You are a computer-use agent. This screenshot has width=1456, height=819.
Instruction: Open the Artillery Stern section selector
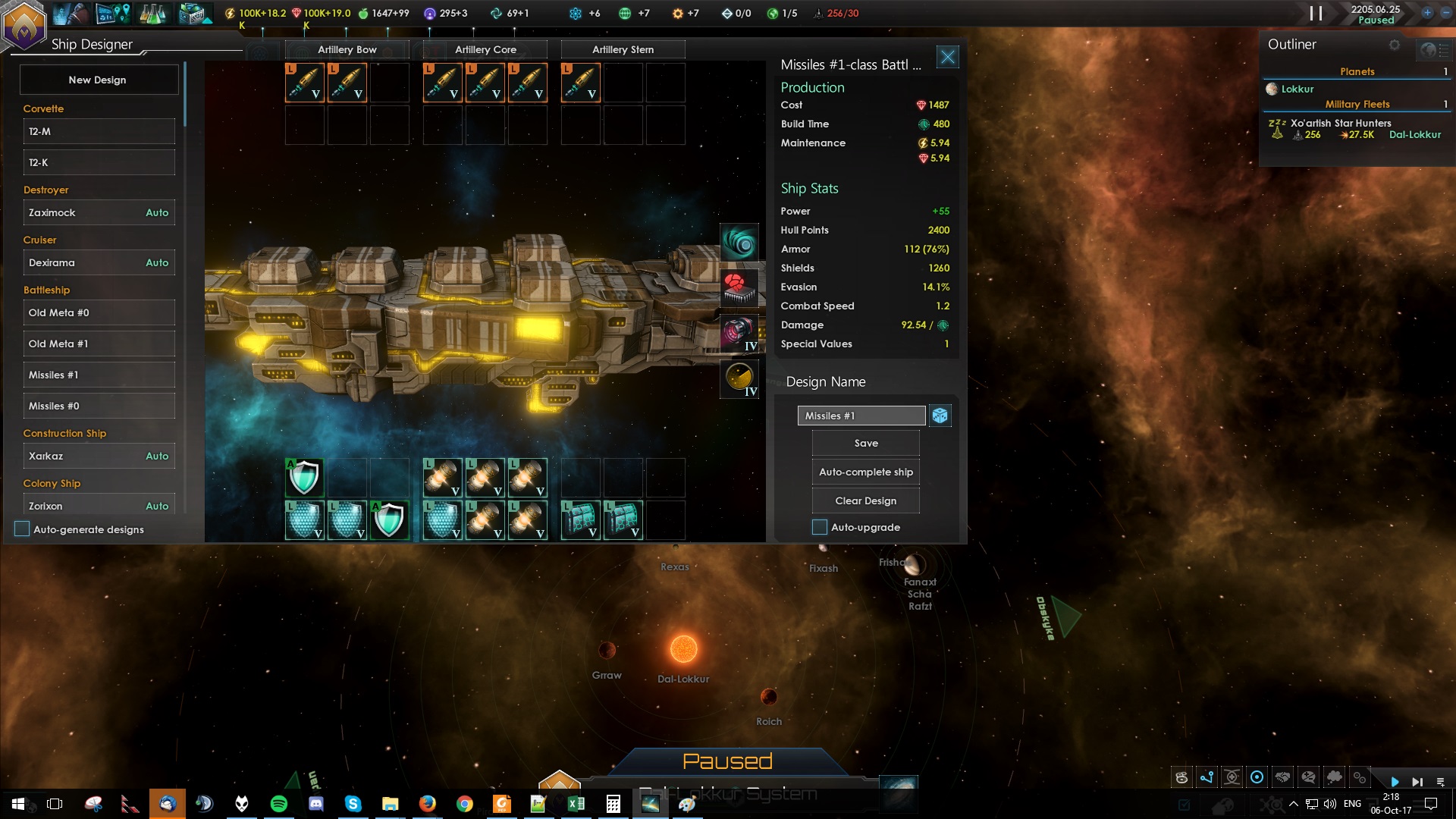click(x=623, y=49)
